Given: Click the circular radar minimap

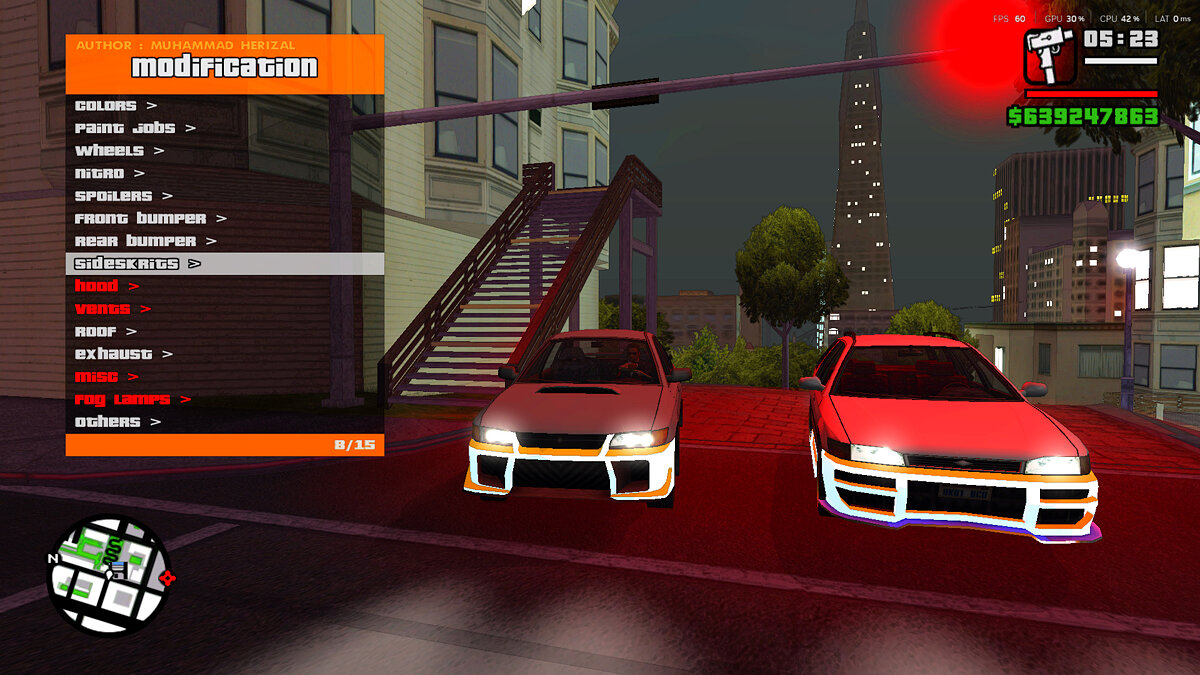Looking at the screenshot, I should pyautogui.click(x=109, y=574).
